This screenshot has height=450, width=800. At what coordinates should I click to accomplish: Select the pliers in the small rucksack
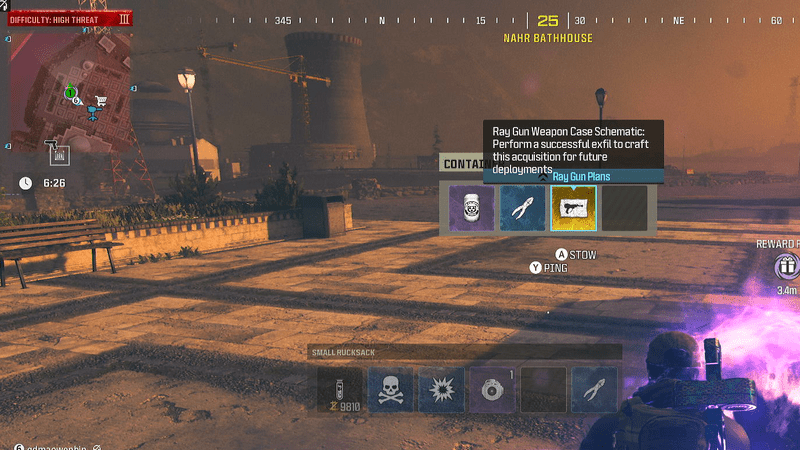tap(594, 390)
